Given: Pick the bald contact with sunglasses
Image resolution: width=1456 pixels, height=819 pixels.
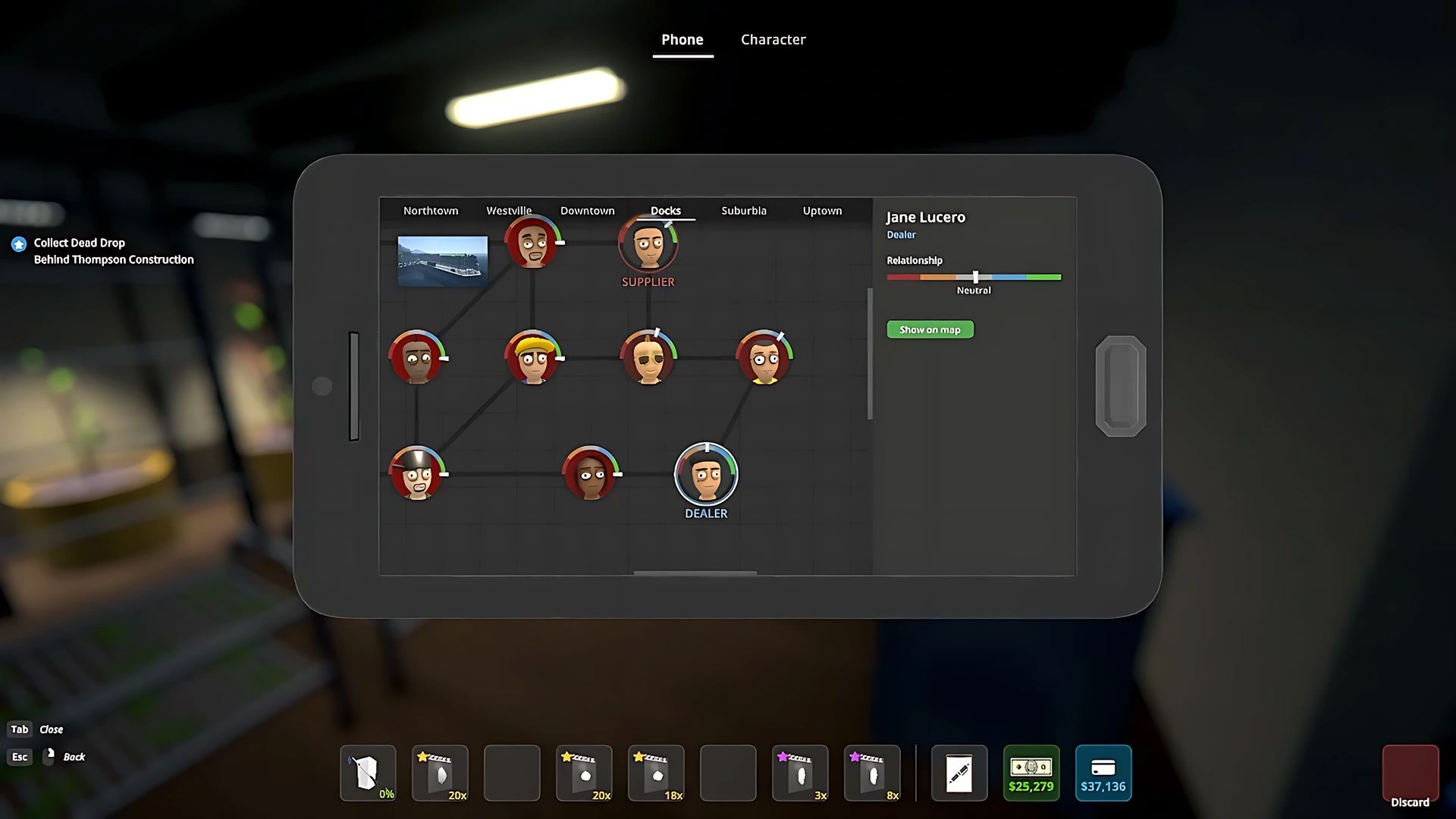Looking at the screenshot, I should click(648, 358).
